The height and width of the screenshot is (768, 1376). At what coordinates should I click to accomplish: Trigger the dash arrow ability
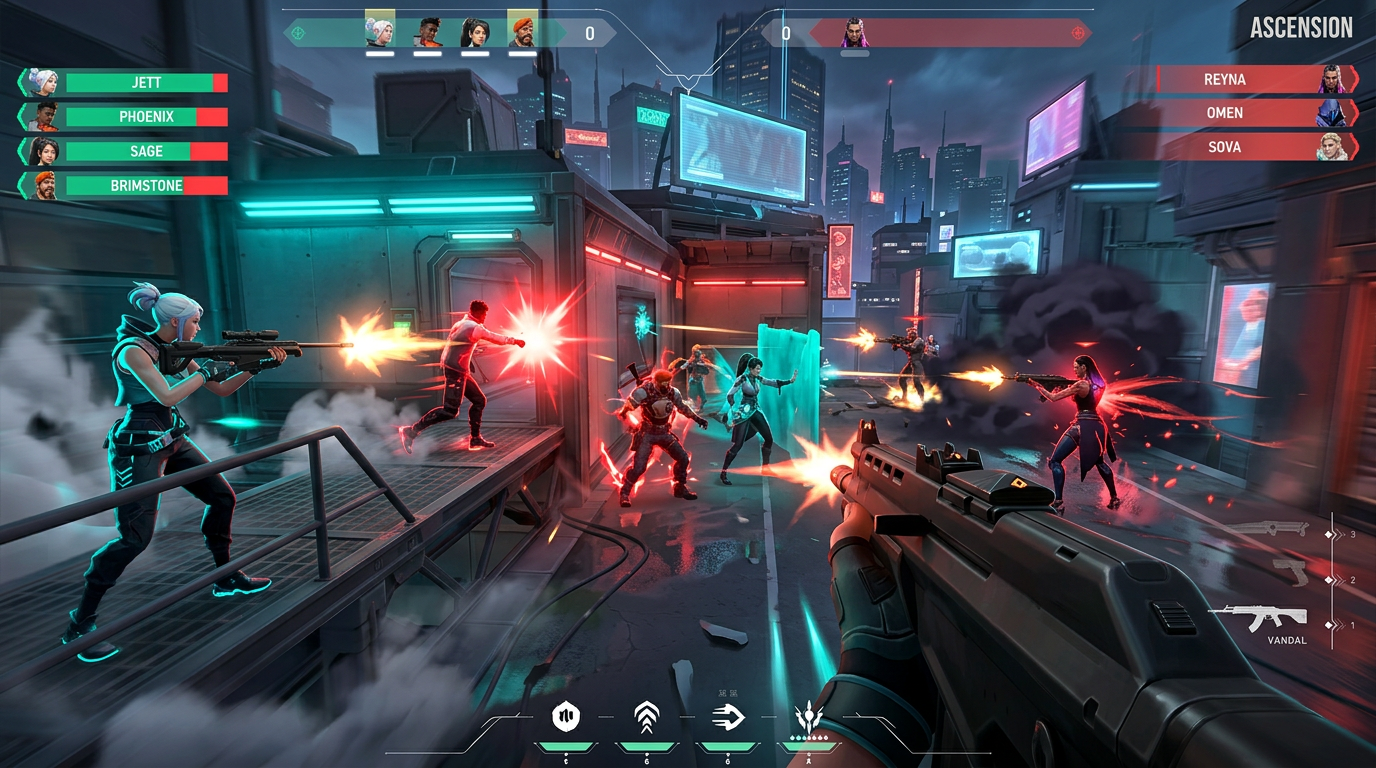[x=726, y=716]
